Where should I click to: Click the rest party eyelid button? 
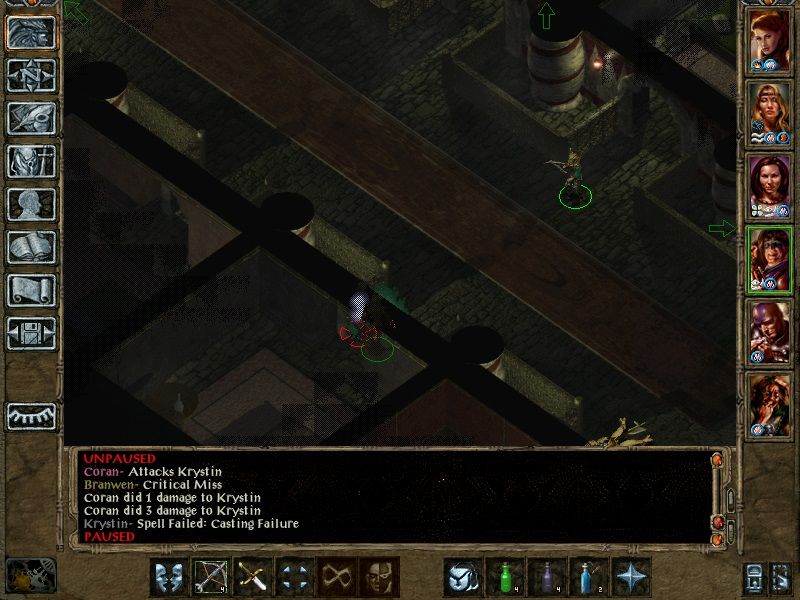(31, 416)
